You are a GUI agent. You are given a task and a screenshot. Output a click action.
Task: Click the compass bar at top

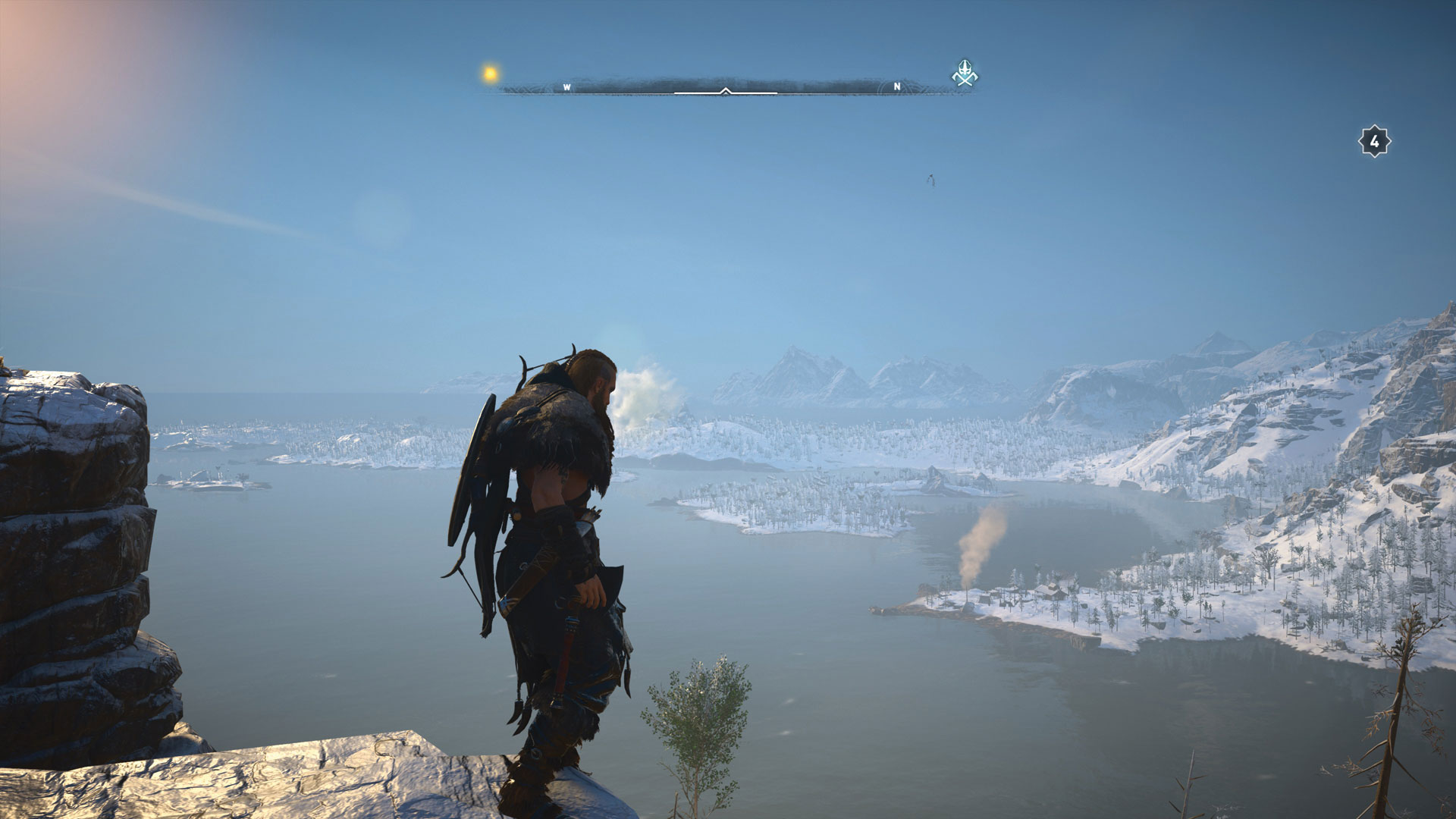click(x=726, y=88)
